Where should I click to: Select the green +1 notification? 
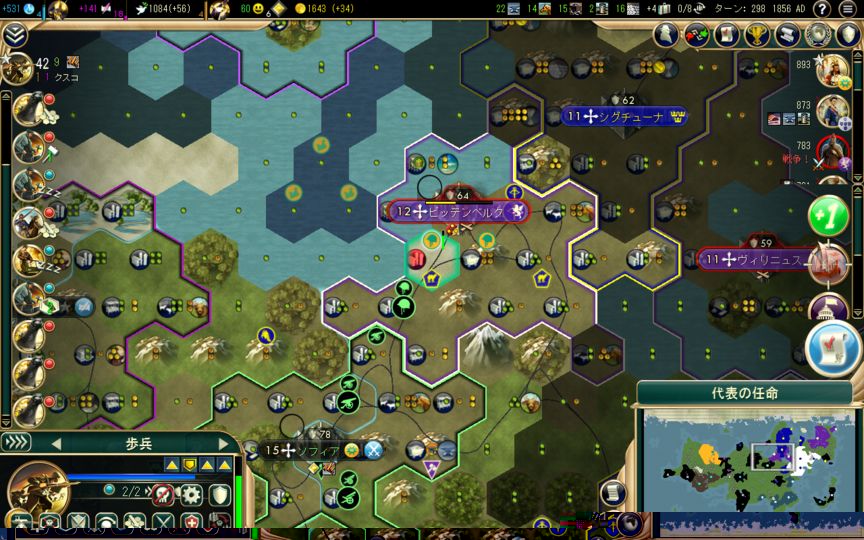click(x=828, y=214)
